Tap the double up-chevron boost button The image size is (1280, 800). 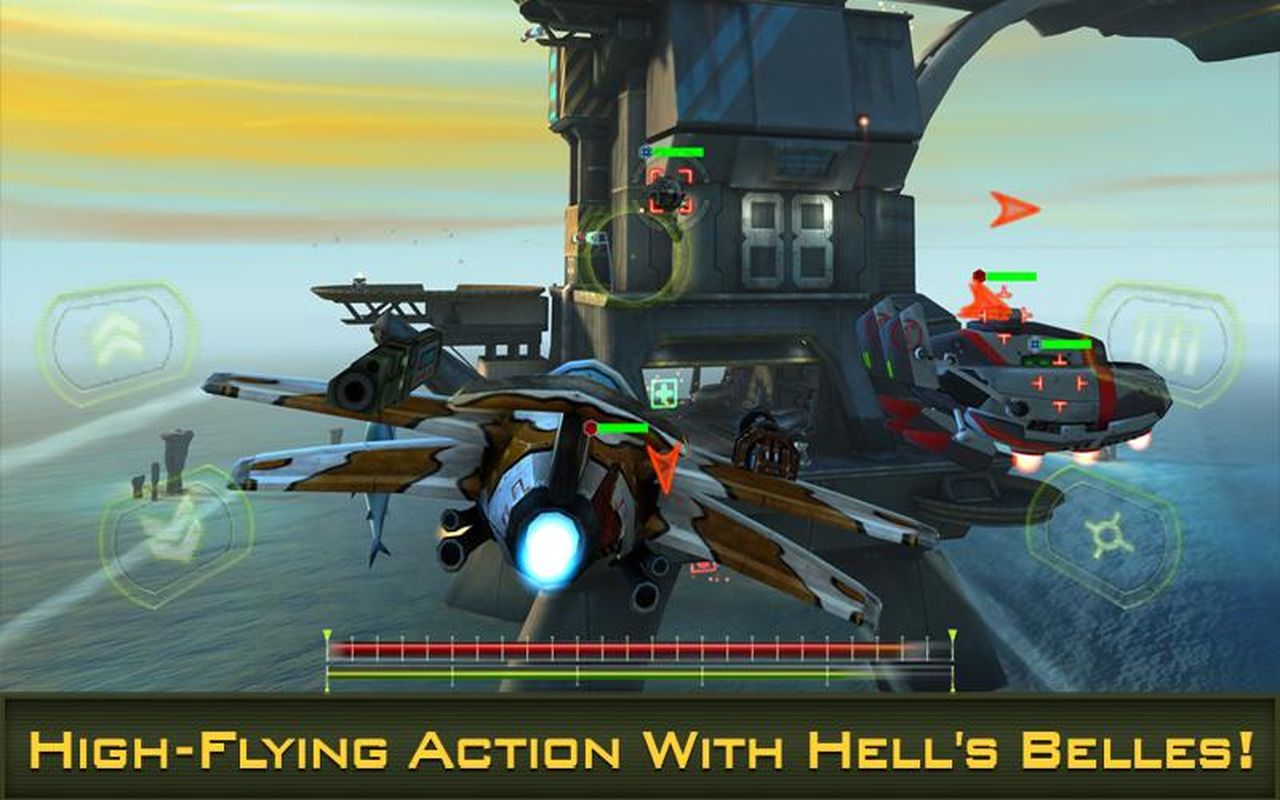click(117, 342)
